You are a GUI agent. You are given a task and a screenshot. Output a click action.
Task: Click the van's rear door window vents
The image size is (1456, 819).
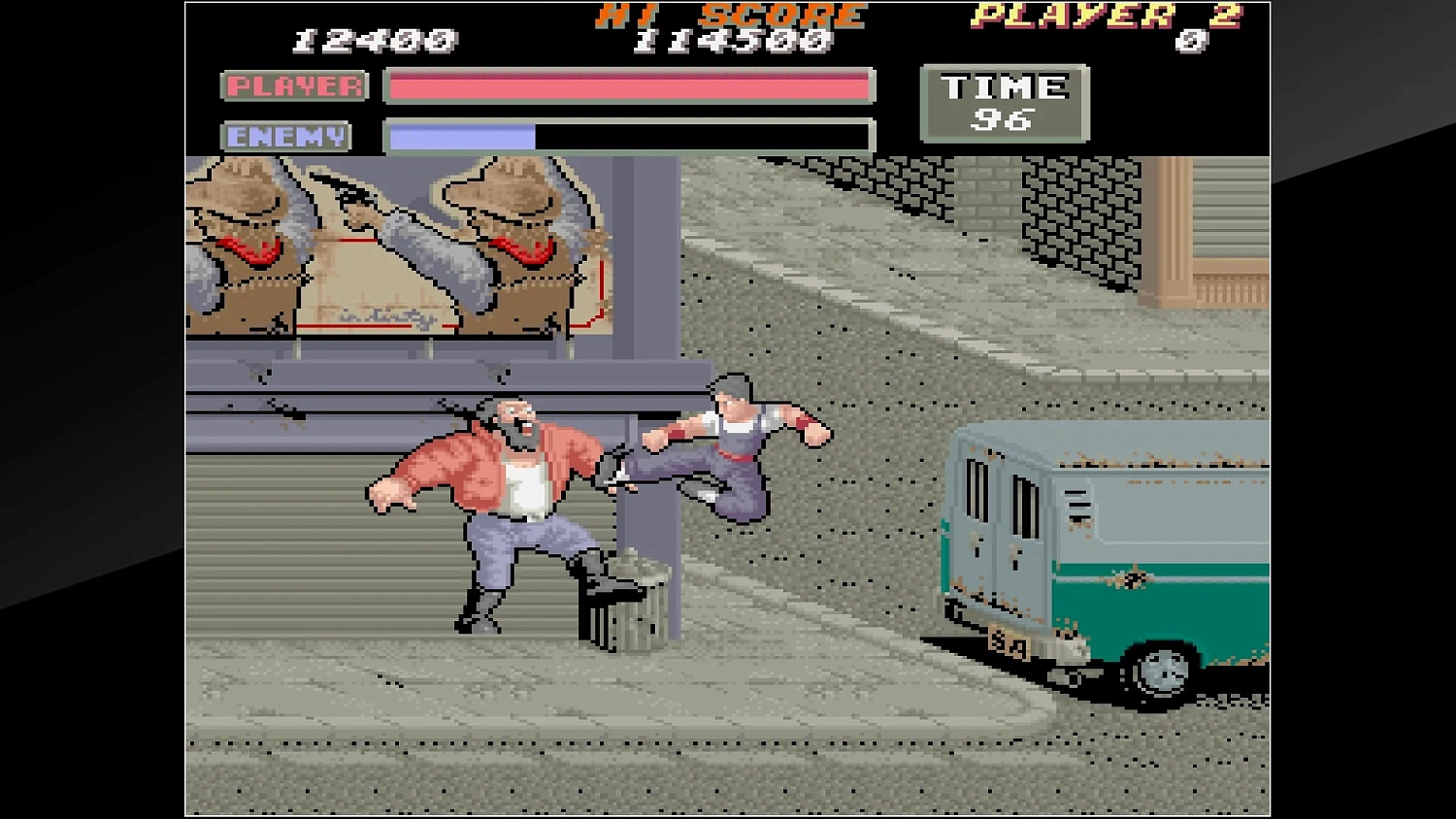coord(1000,495)
